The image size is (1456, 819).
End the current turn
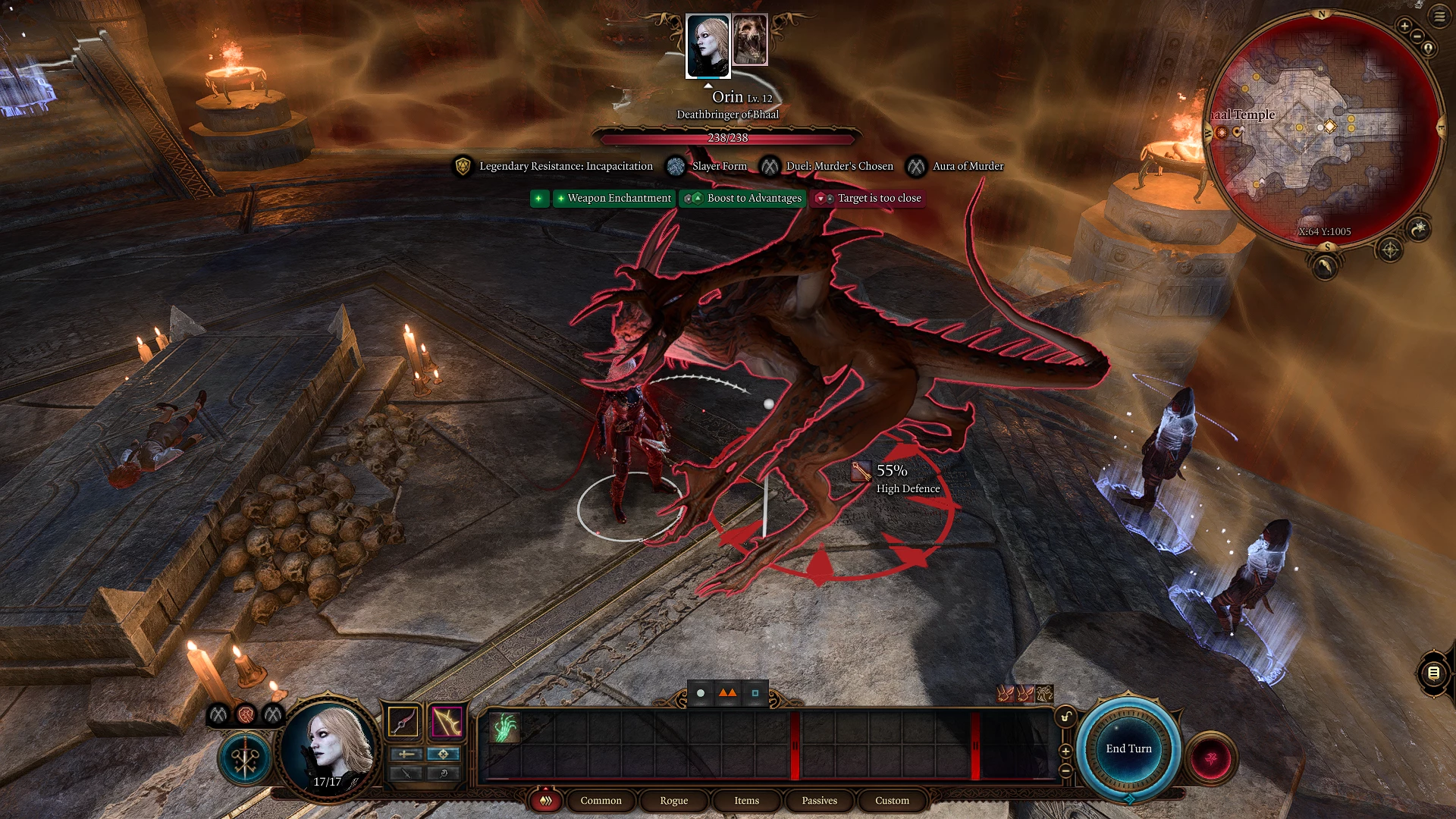(1128, 748)
